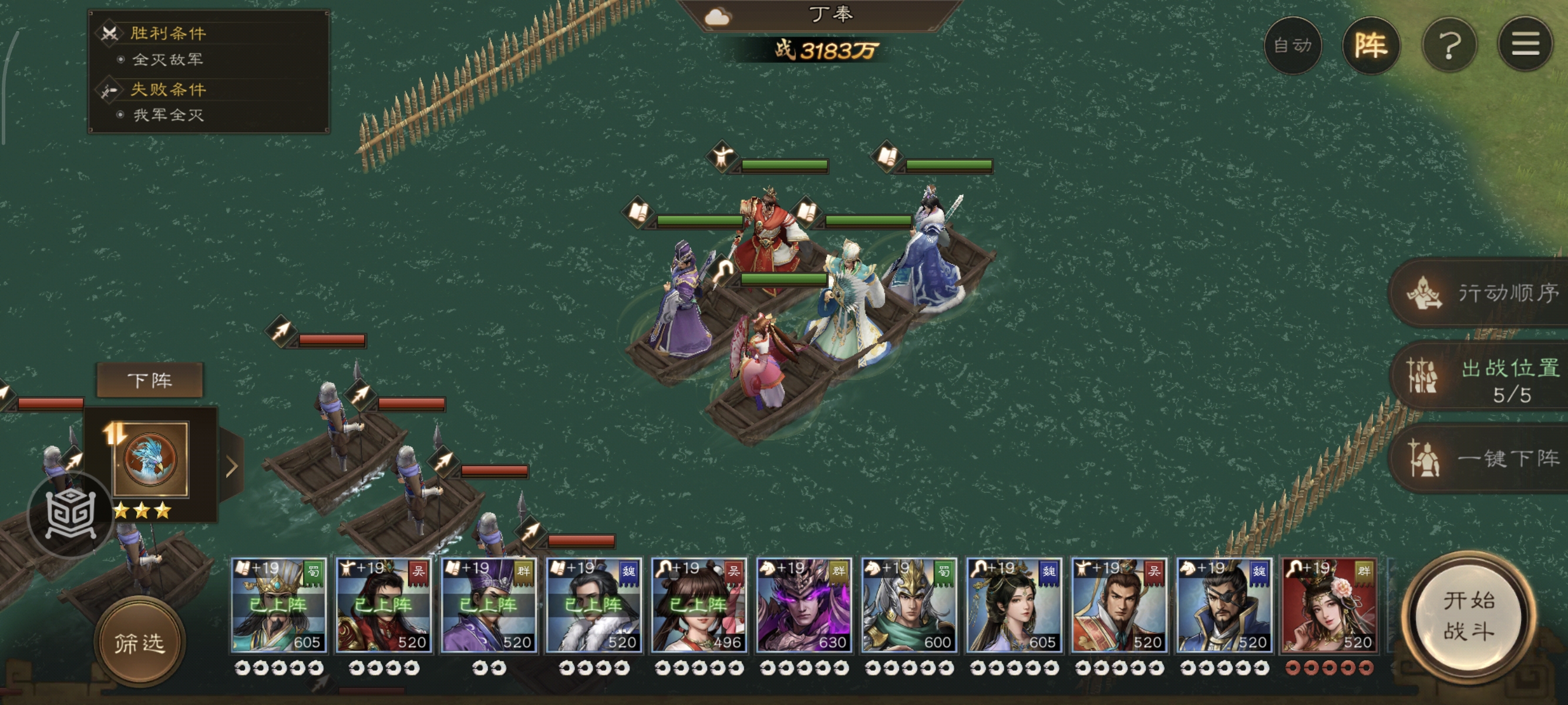The height and width of the screenshot is (705, 1568).
Task: Select the 魏 lady hero card 605
Action: coord(1014,605)
